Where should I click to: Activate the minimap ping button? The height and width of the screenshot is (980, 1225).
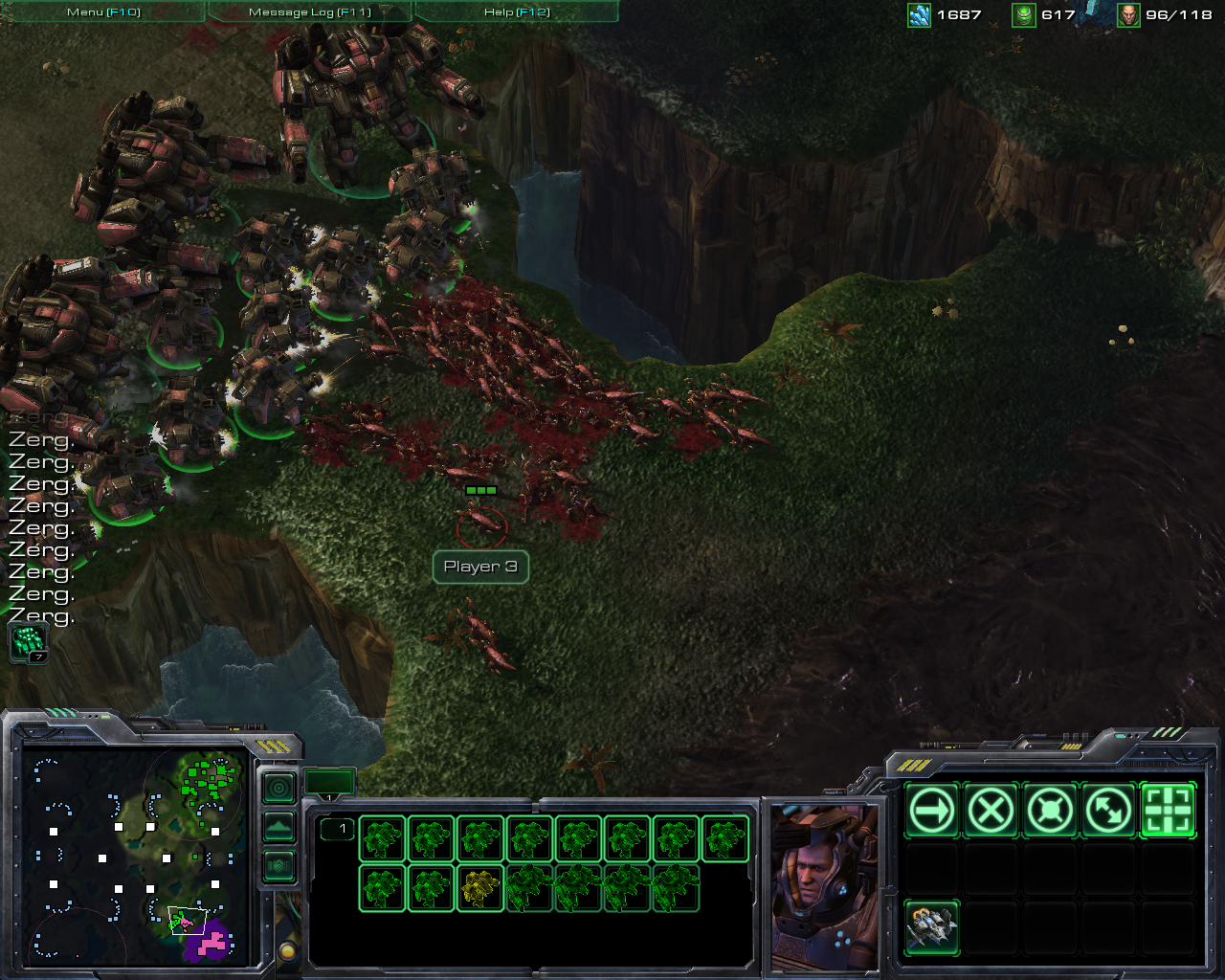click(278, 789)
